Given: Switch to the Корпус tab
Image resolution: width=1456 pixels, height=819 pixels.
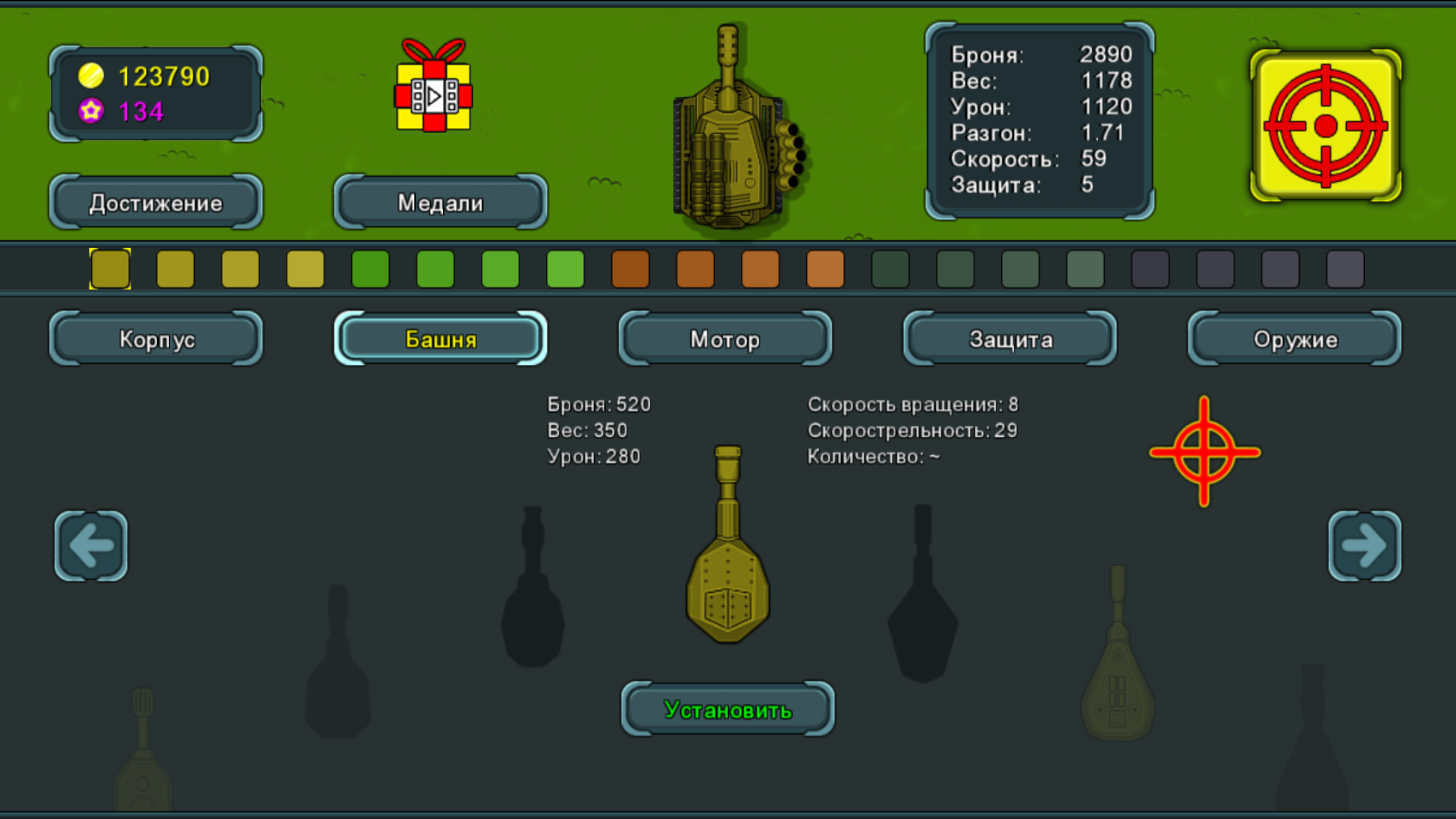Looking at the screenshot, I should click(155, 339).
